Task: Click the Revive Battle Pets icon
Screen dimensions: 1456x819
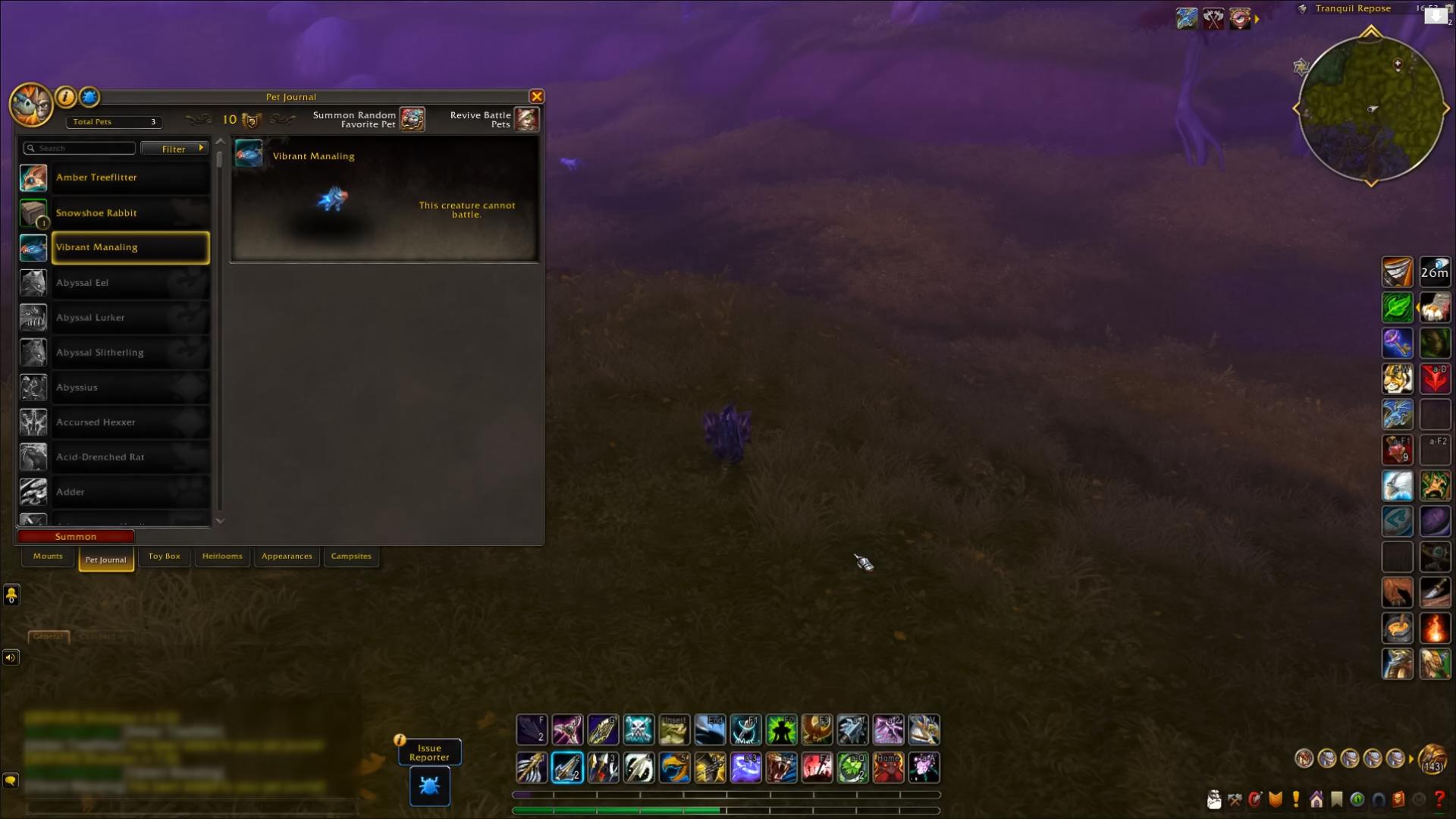Action: tap(527, 119)
